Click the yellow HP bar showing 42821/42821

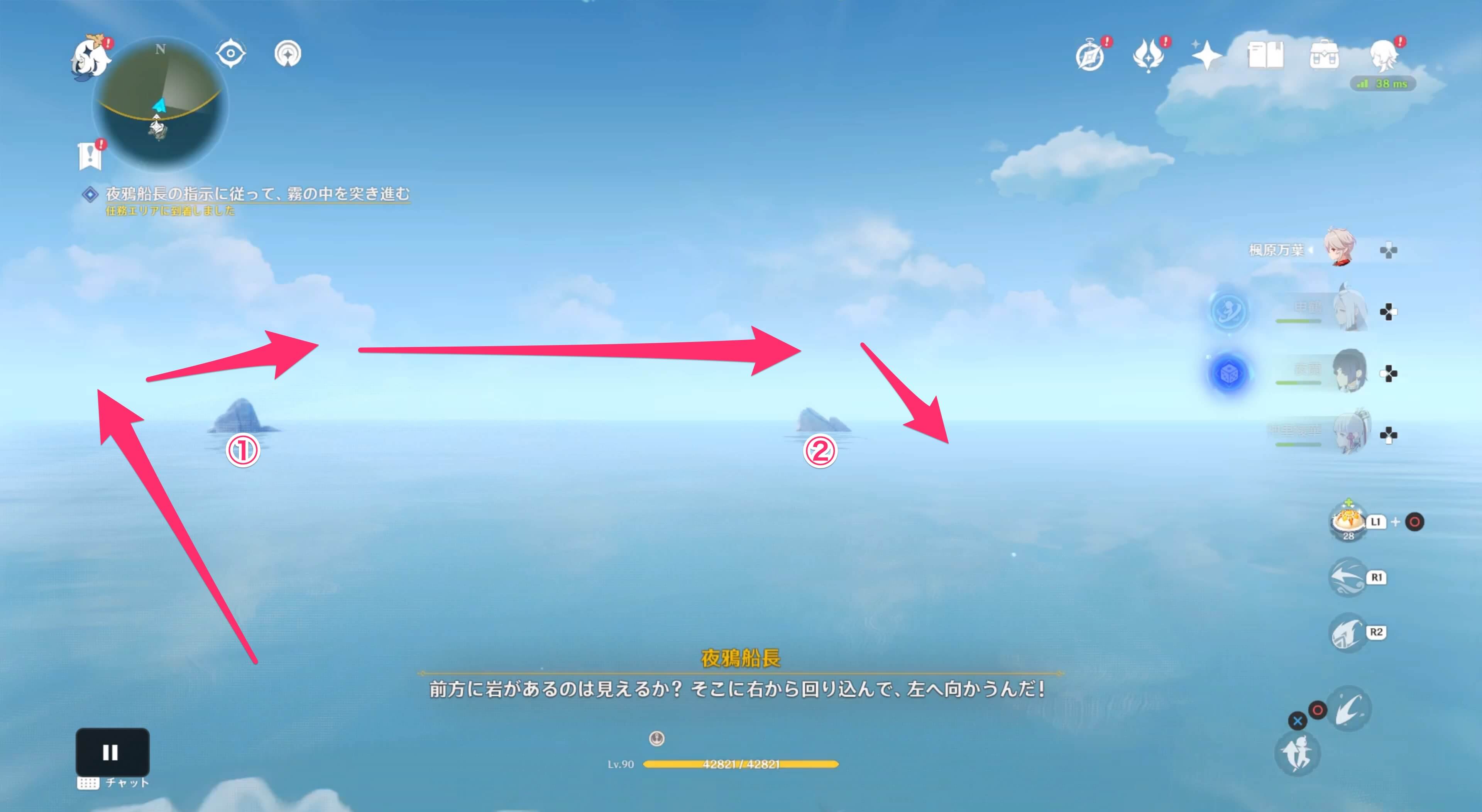742,765
